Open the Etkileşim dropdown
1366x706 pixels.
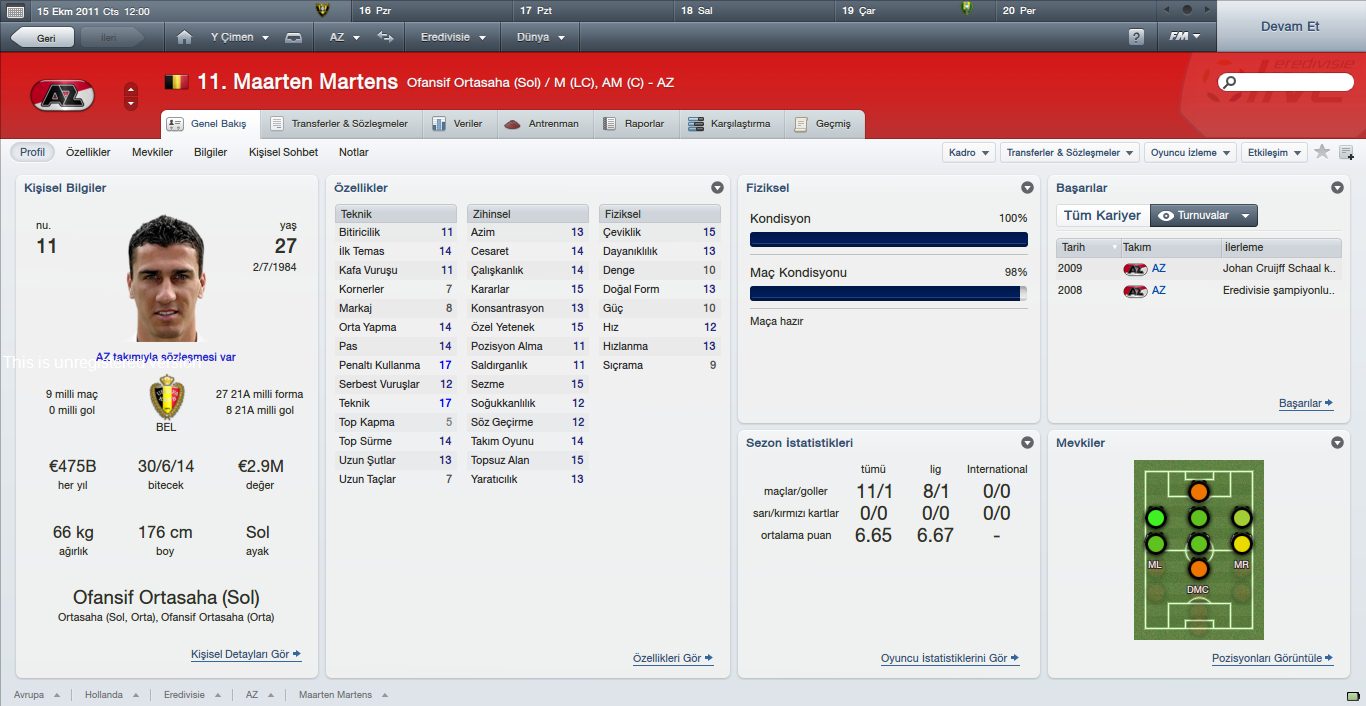[1273, 153]
